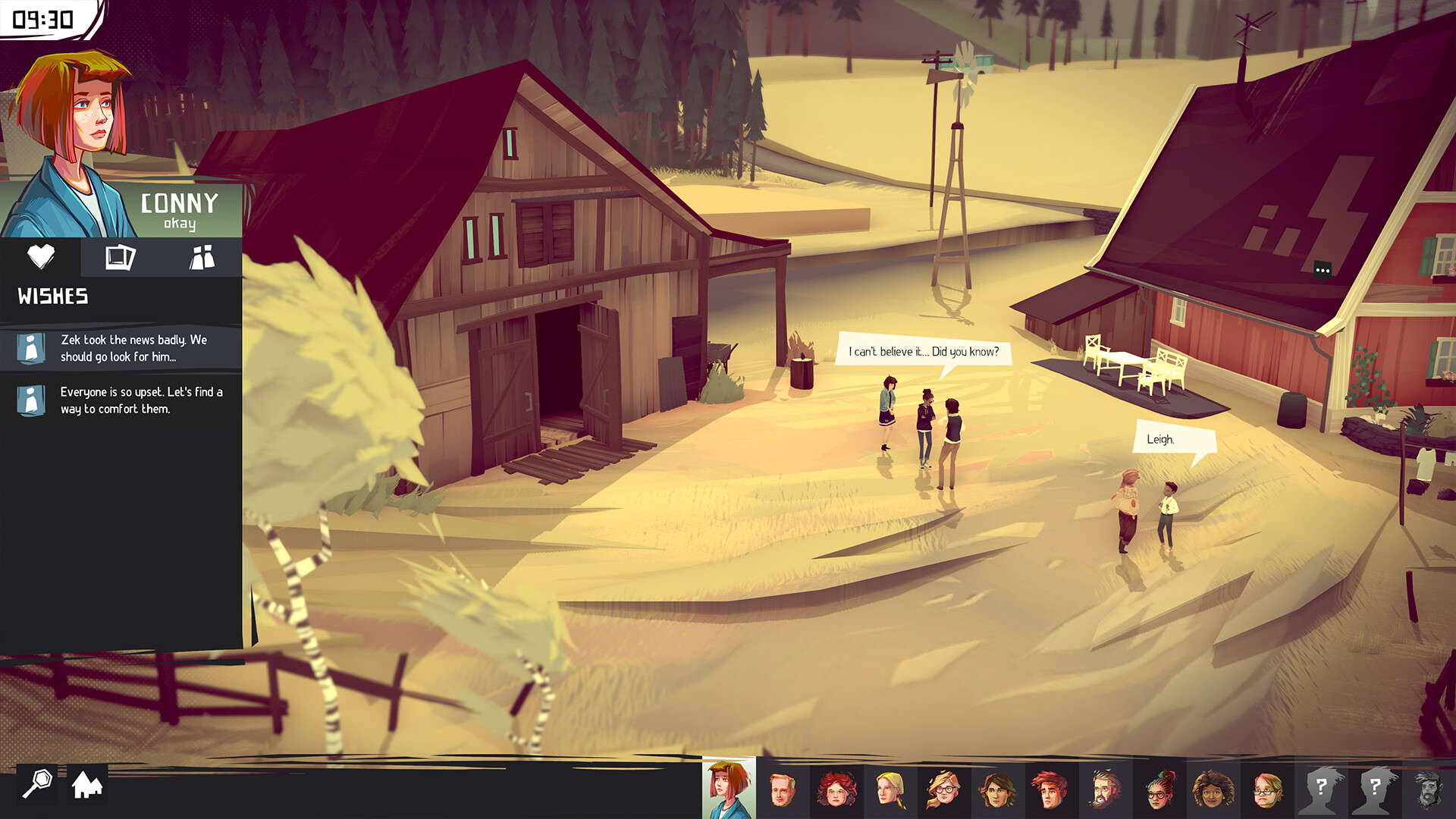This screenshot has width=1456, height=819.
Task: Switch to the photos journal tab
Action: pos(121,258)
